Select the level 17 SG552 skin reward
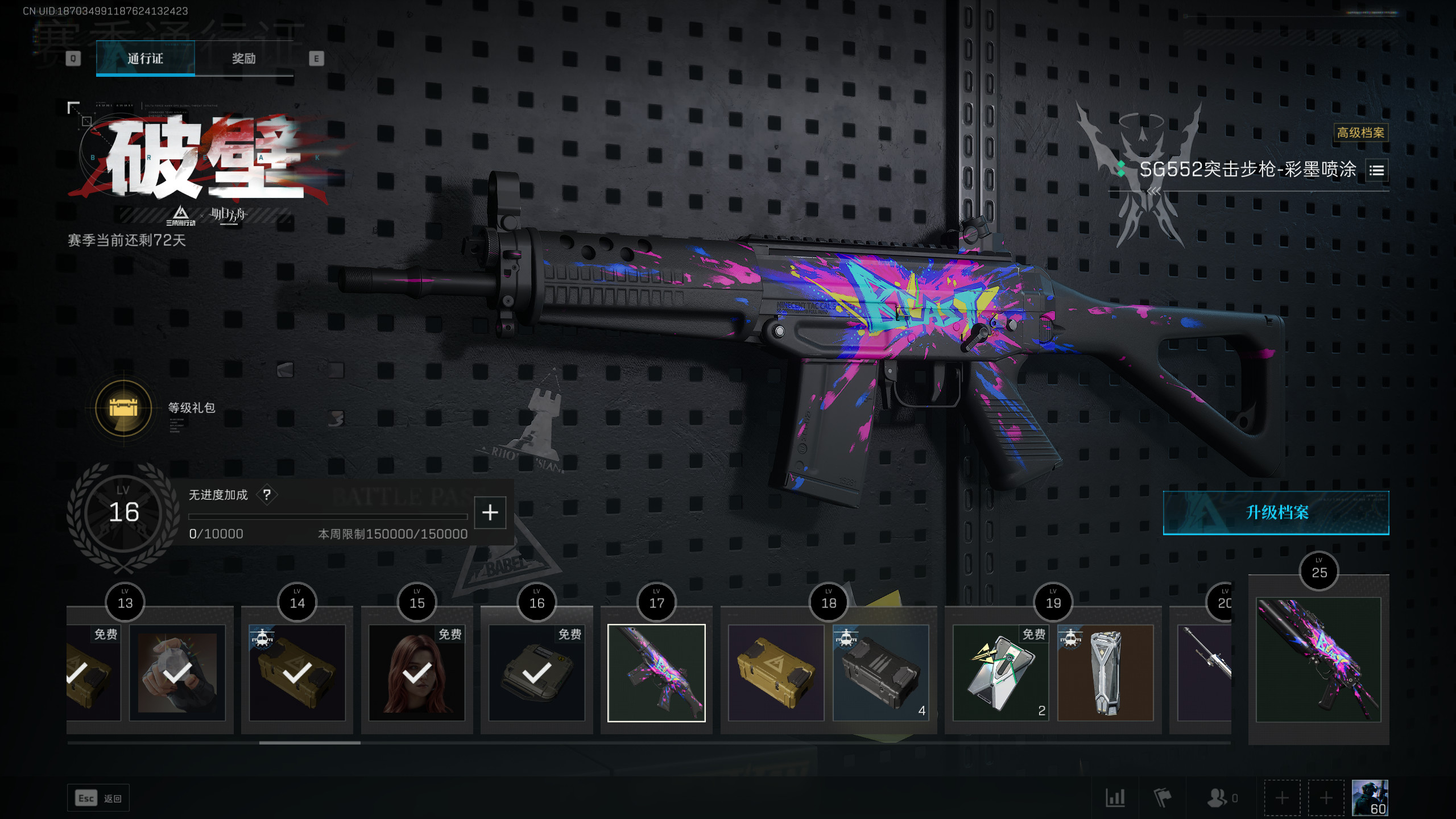The width and height of the screenshot is (1456, 819). pyautogui.click(x=656, y=673)
